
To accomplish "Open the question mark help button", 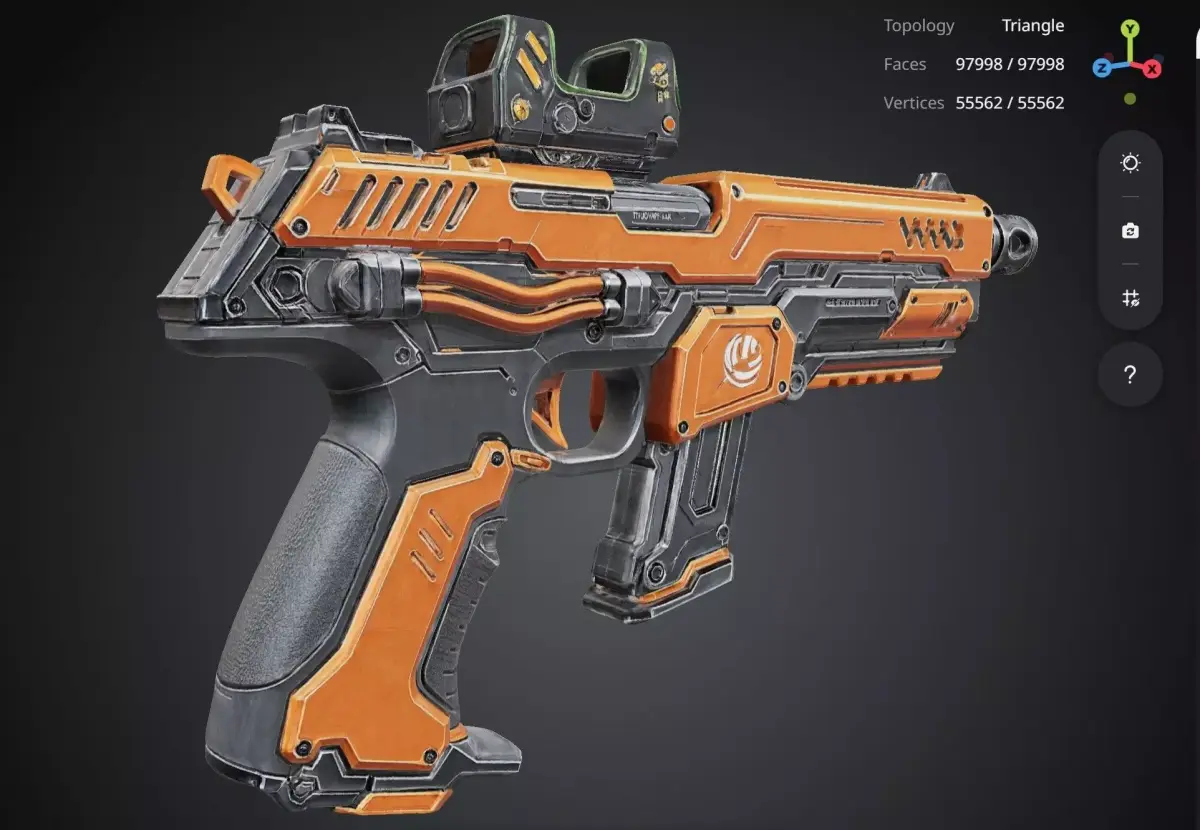I will [1130, 375].
